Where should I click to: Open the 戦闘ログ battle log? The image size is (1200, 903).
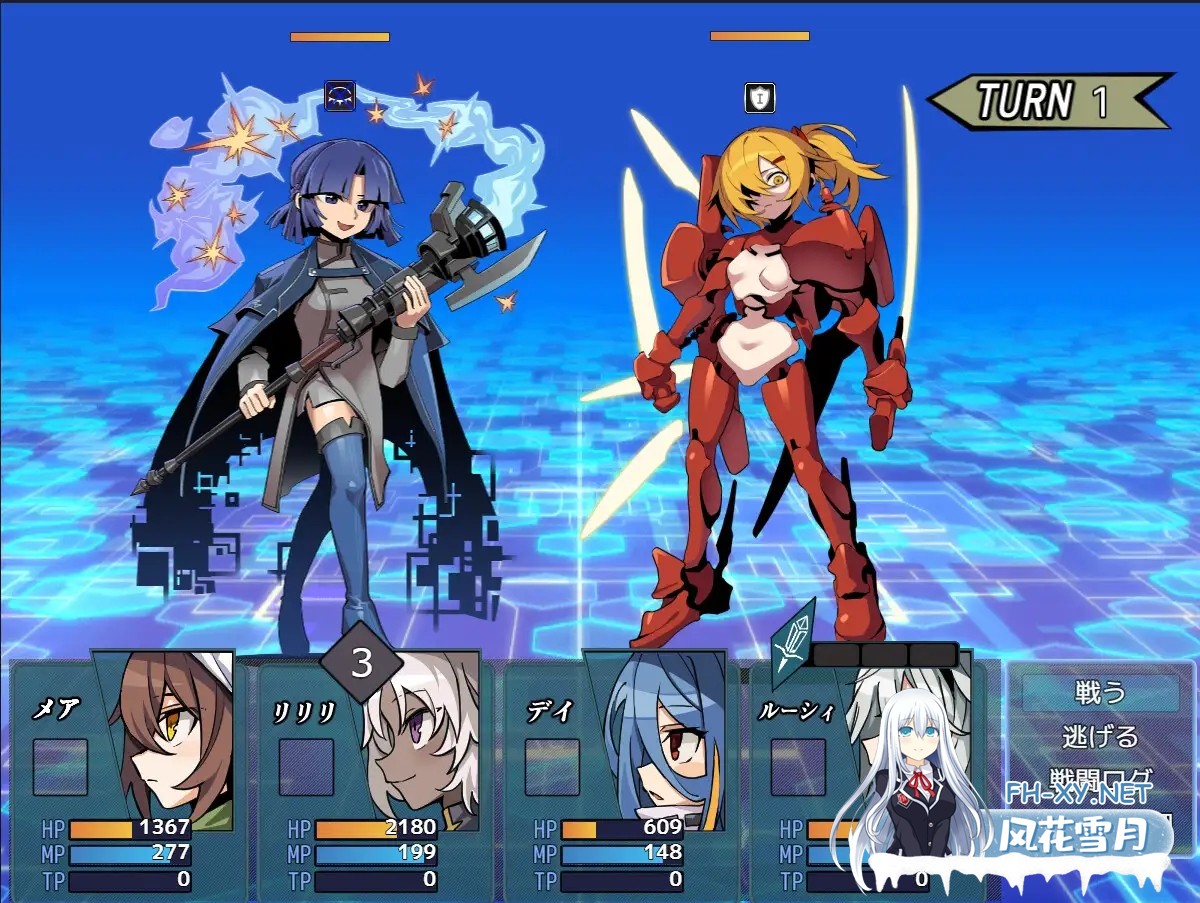click(x=1099, y=779)
